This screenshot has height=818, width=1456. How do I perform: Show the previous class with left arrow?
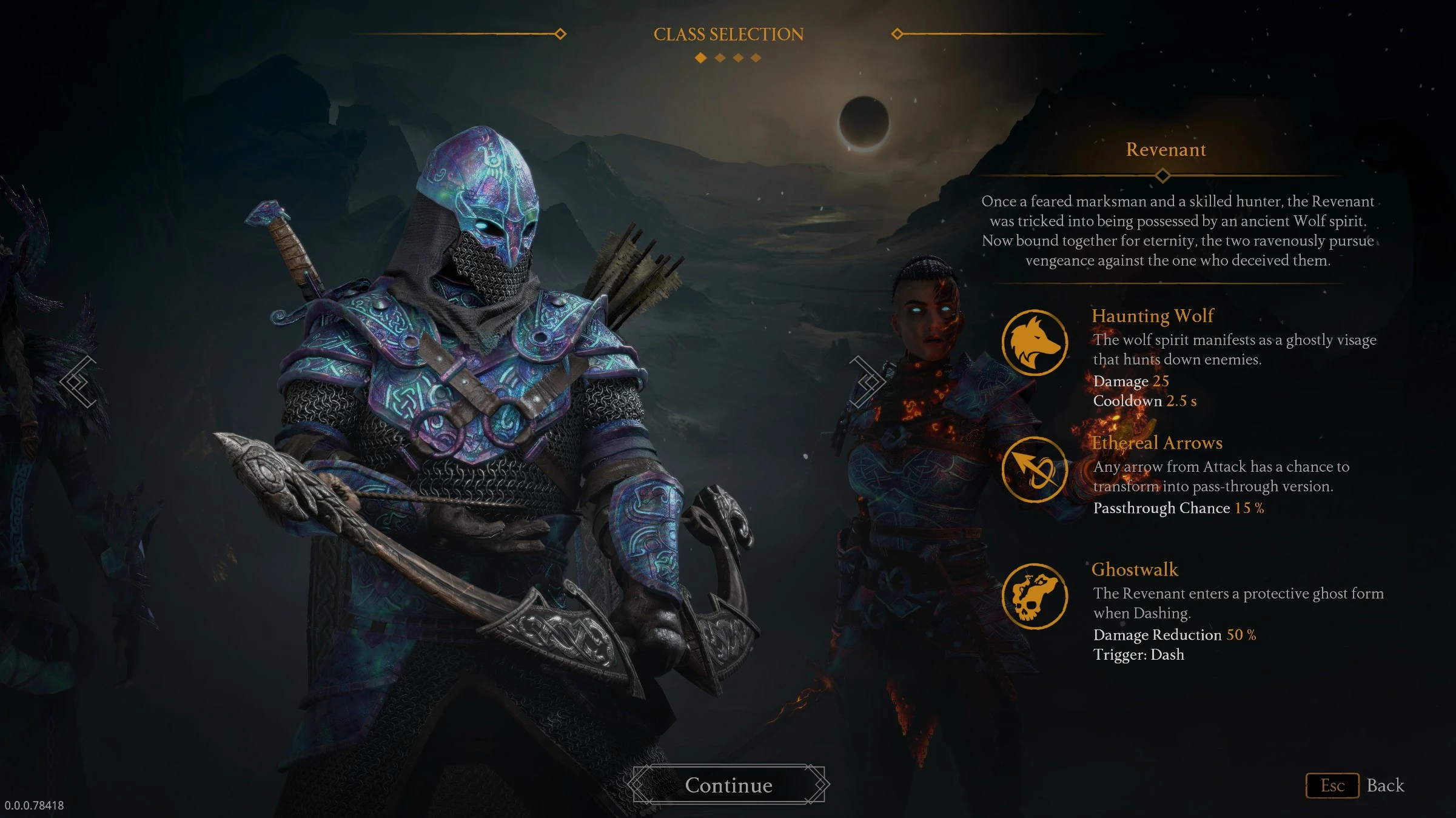(x=79, y=382)
